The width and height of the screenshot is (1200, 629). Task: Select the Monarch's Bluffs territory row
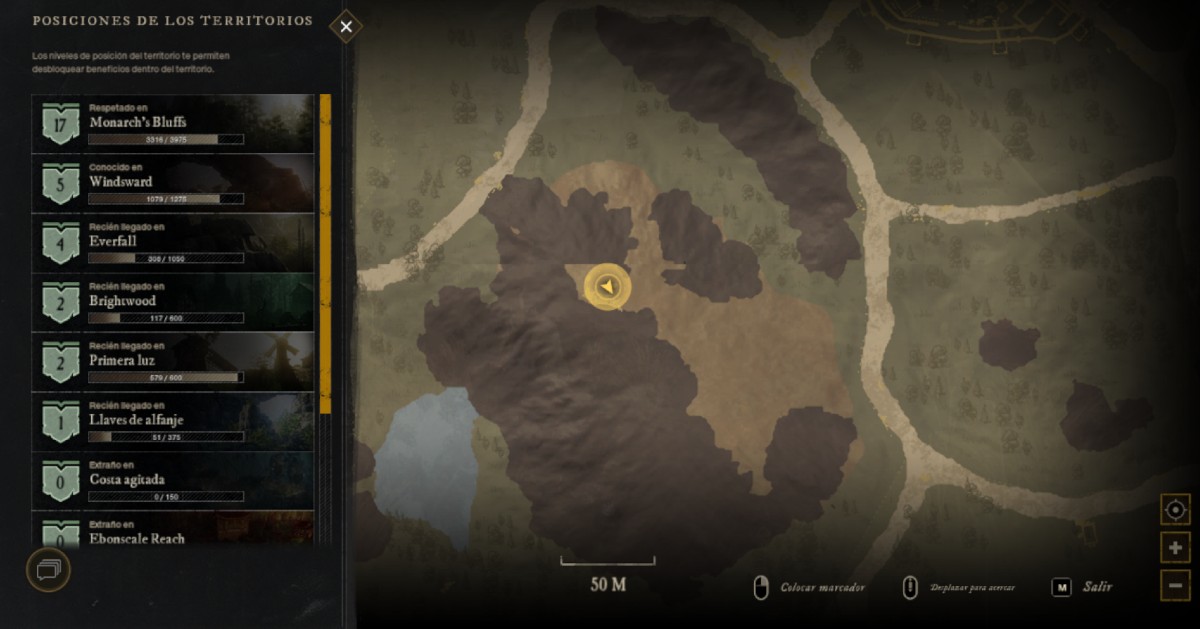[x=173, y=123]
